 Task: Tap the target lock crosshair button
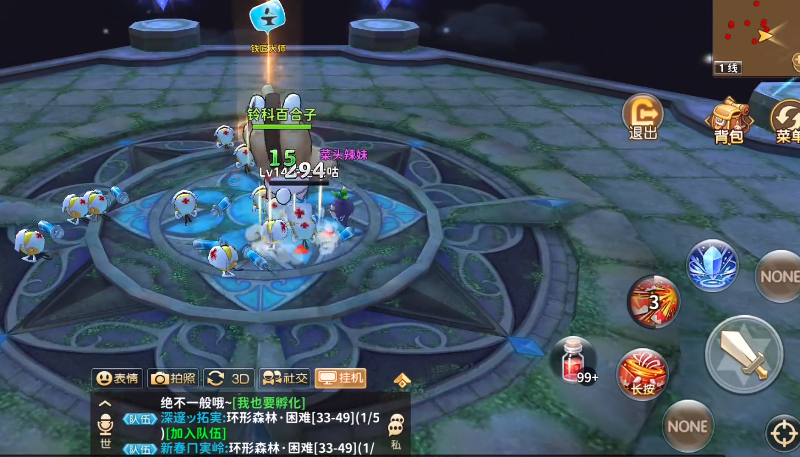[783, 434]
